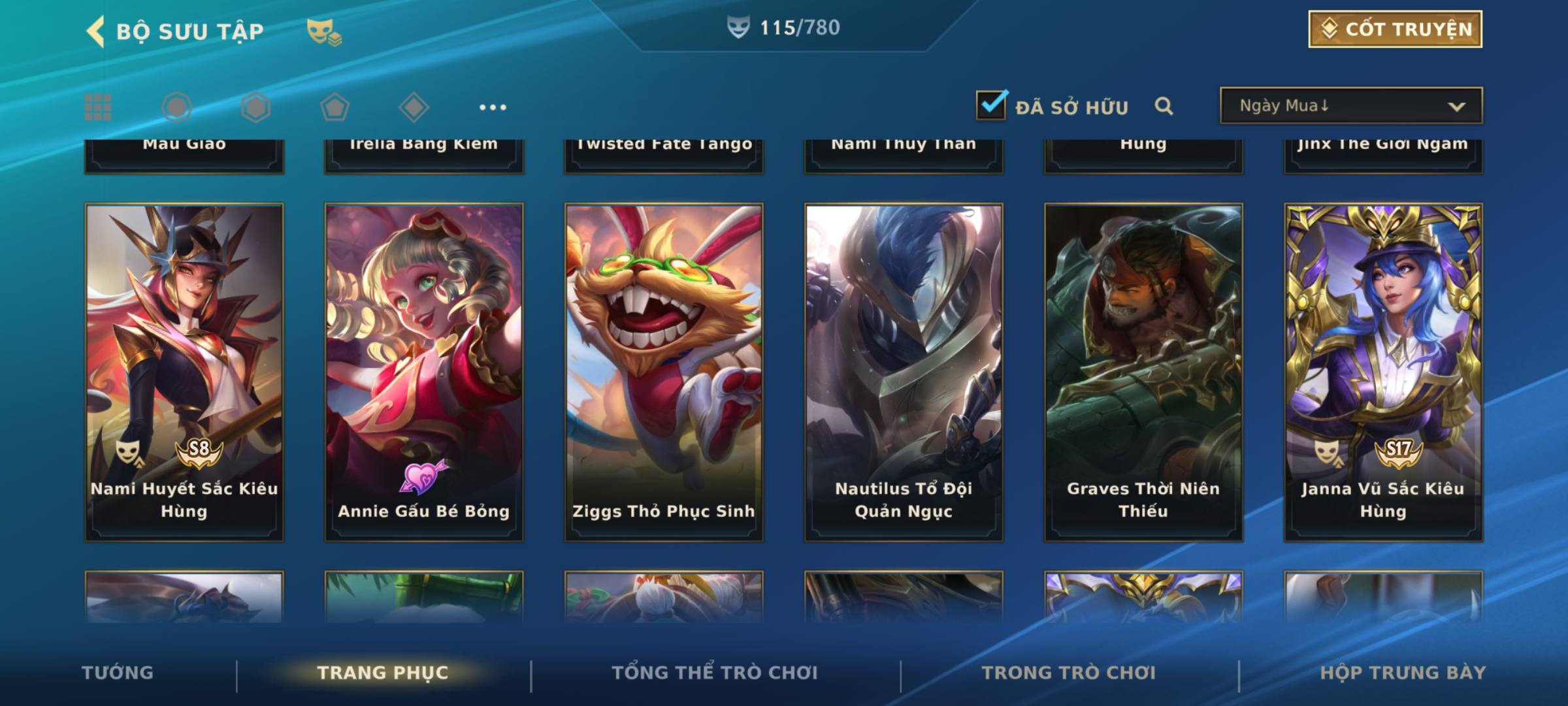The width and height of the screenshot is (1568, 706).
Task: Show more filters via three dots
Action: click(x=493, y=107)
